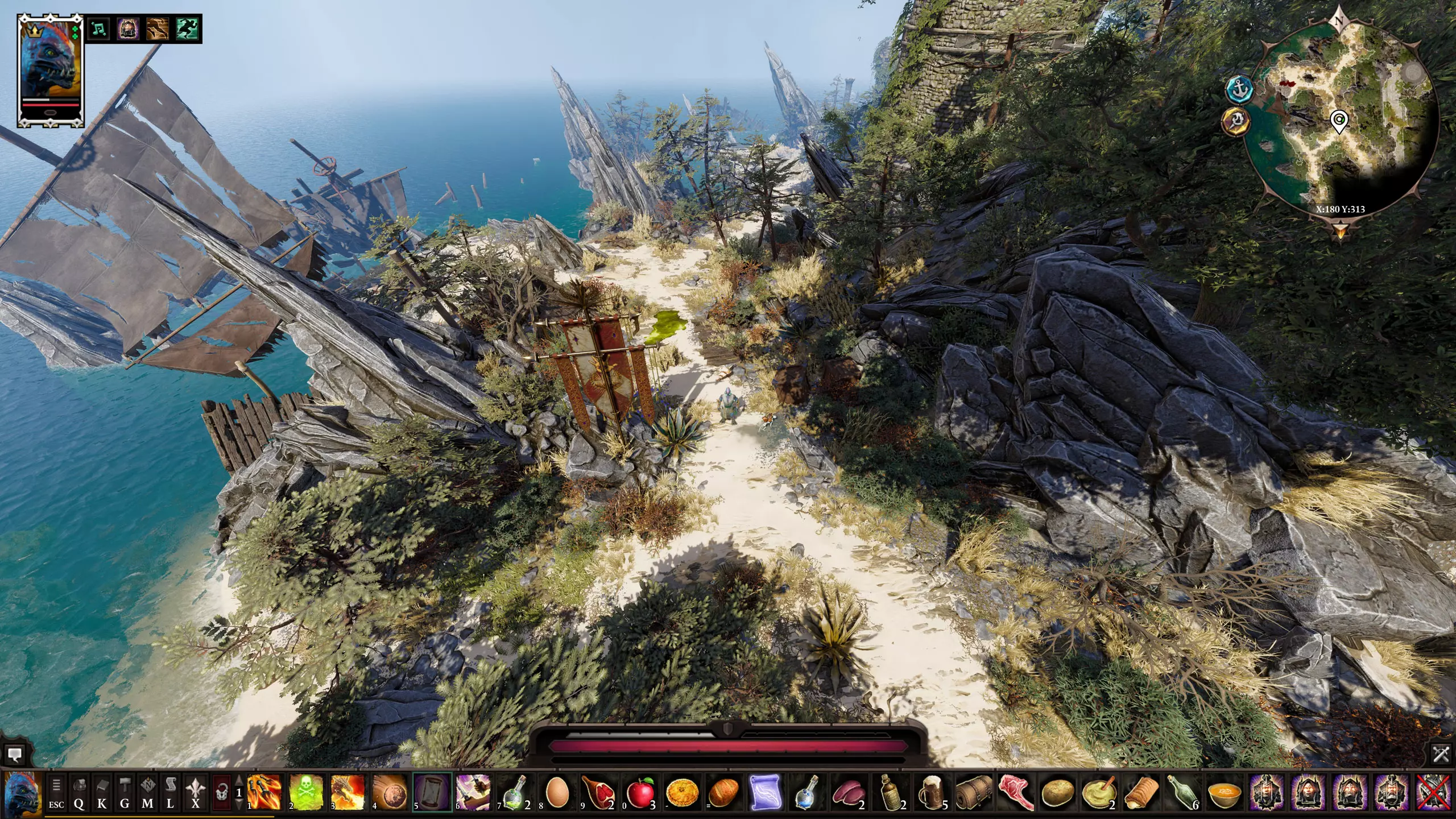Click the anchor waypoint button beside minimap

[x=1238, y=89]
